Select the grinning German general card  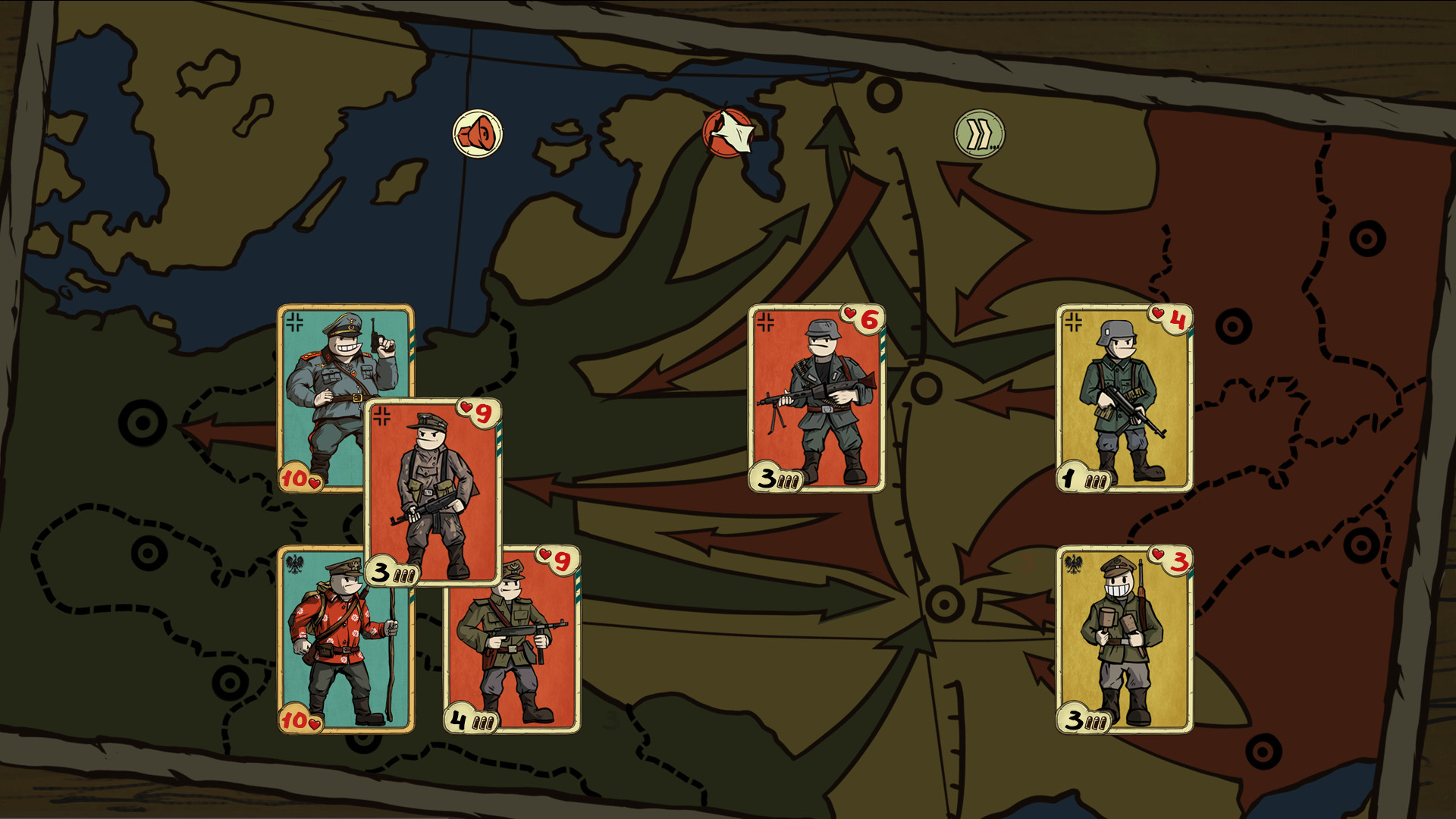click(x=343, y=379)
